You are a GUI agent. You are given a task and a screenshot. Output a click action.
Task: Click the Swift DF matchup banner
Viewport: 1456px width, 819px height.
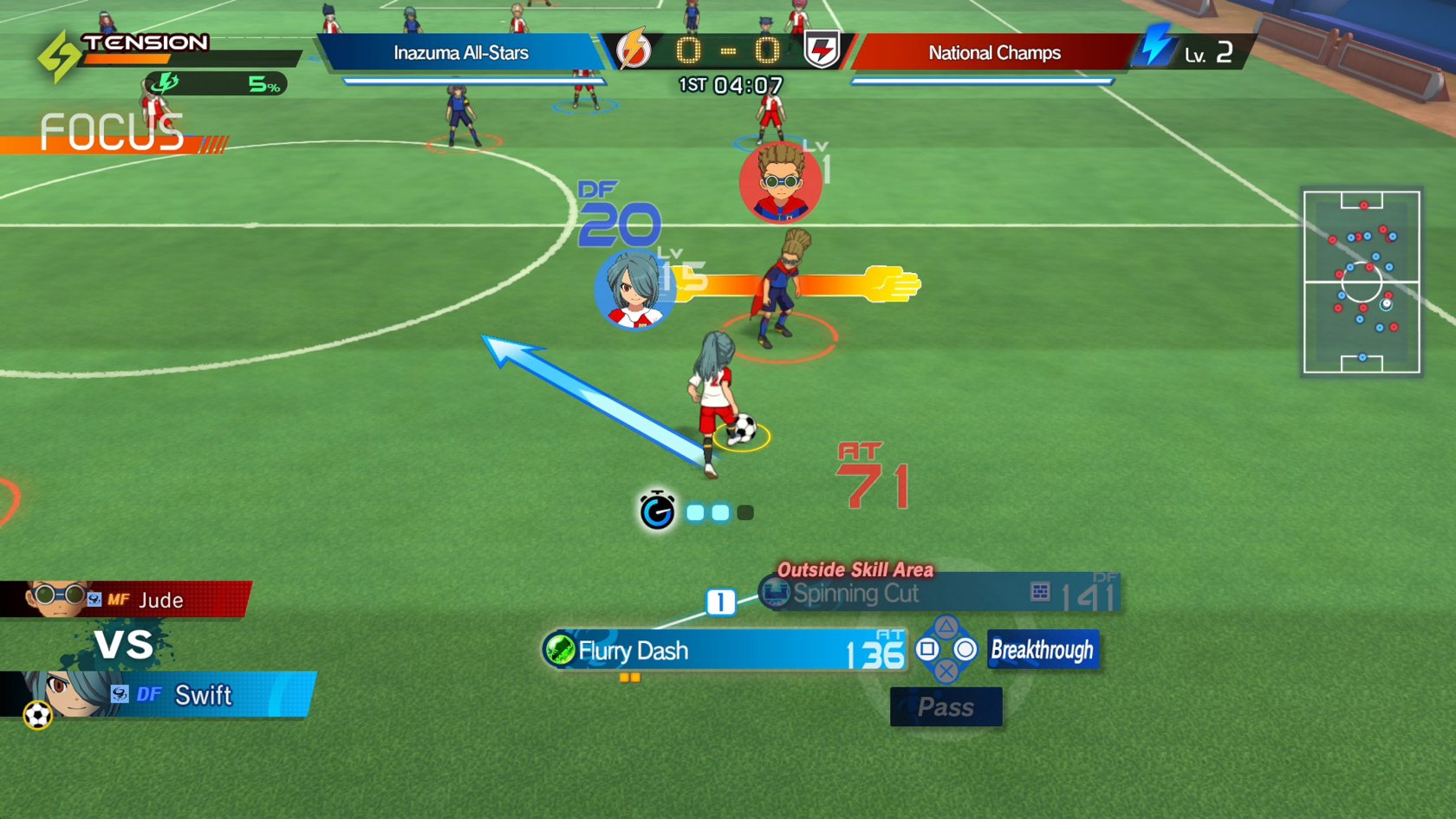[x=160, y=694]
